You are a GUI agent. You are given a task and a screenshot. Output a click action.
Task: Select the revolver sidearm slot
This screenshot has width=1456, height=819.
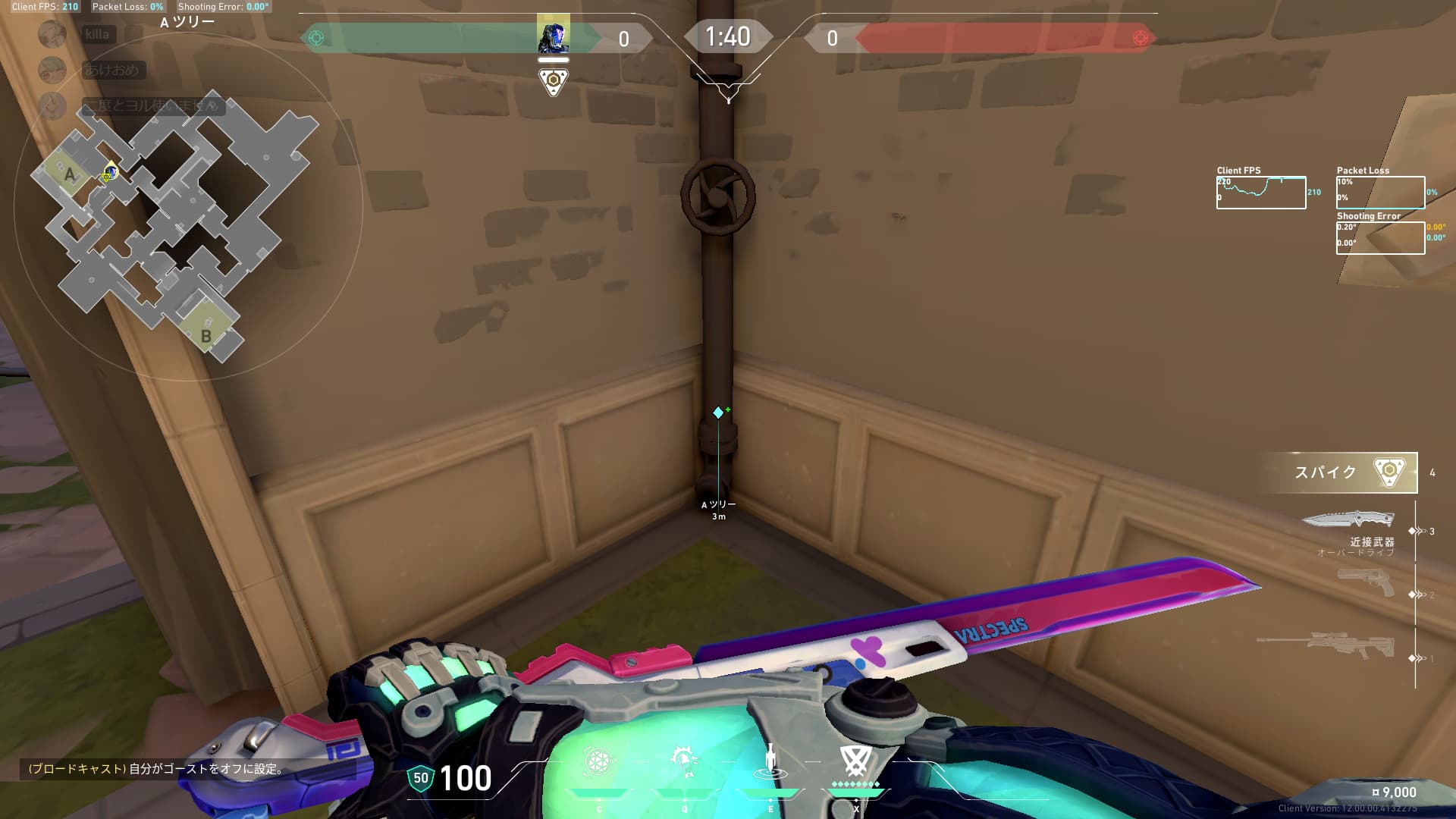[1365, 583]
